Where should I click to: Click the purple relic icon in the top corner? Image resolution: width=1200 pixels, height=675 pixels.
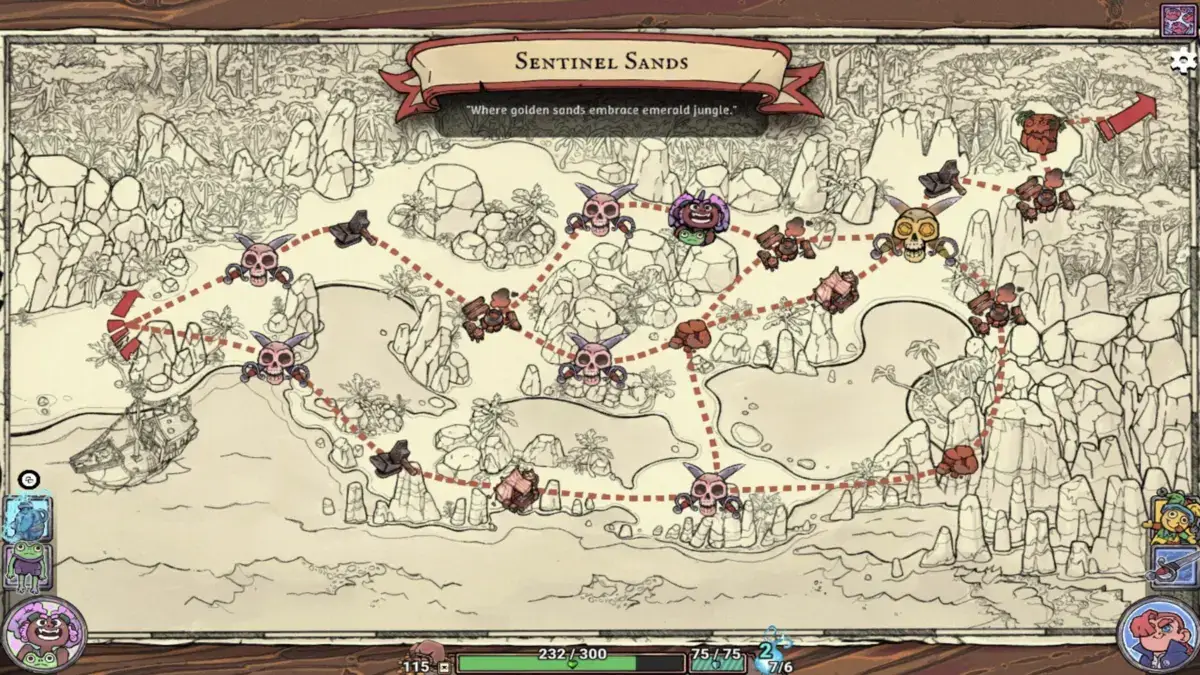[x=1178, y=20]
